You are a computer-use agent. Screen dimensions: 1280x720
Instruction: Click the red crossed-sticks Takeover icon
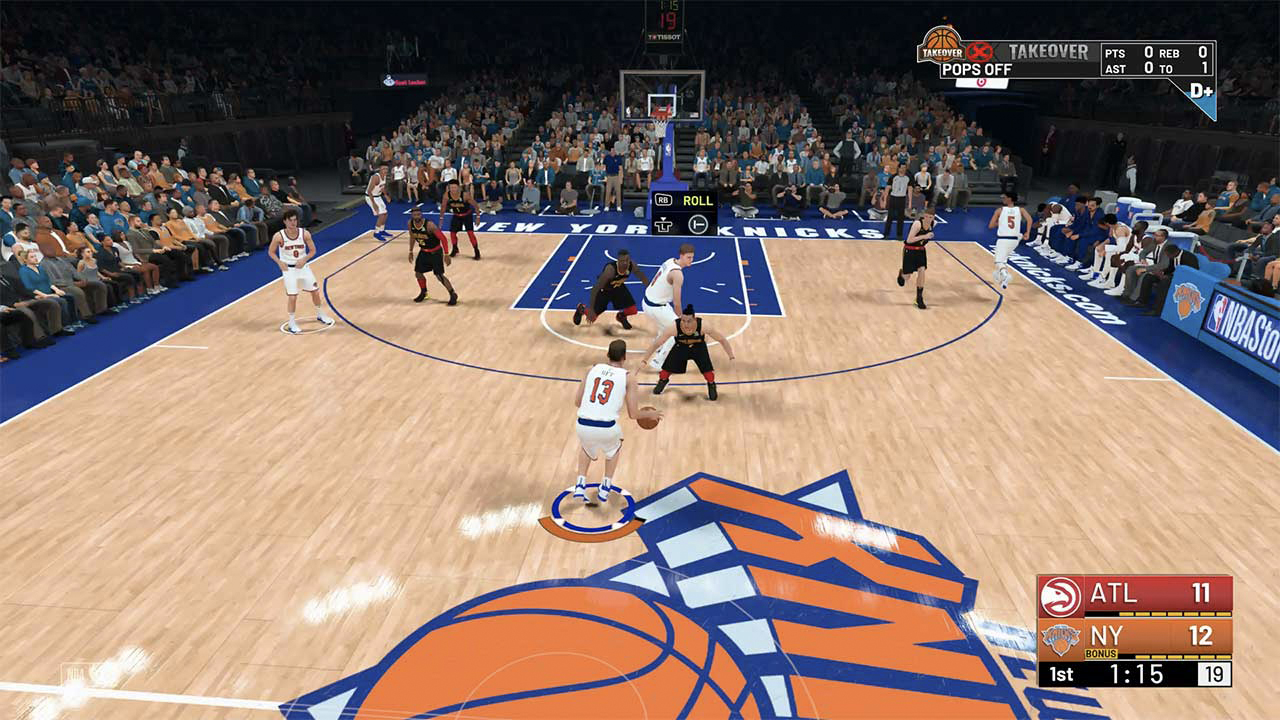coord(980,50)
